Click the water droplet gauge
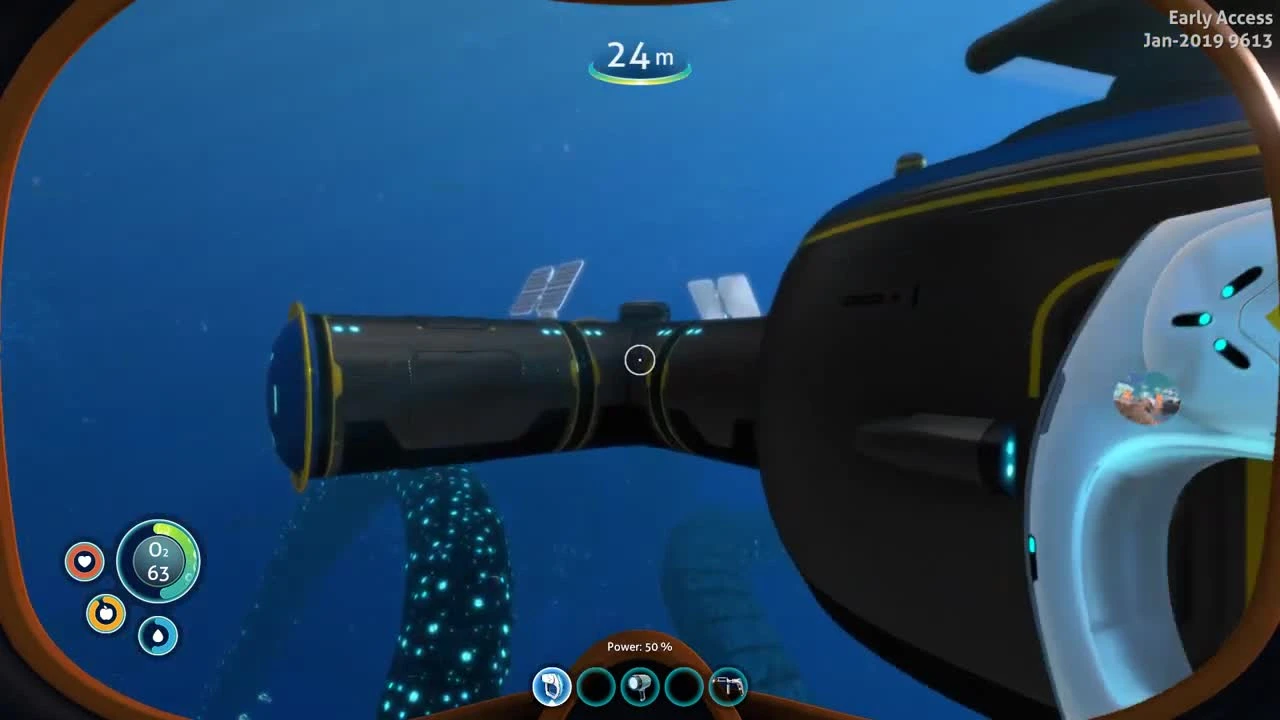 coord(157,636)
